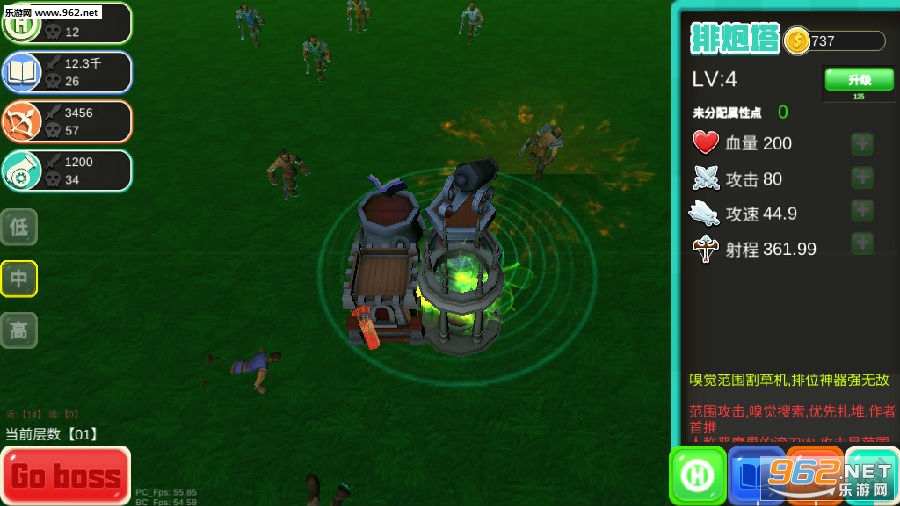Select the green H tower stats card
The width and height of the screenshot is (900, 506).
coord(66,23)
